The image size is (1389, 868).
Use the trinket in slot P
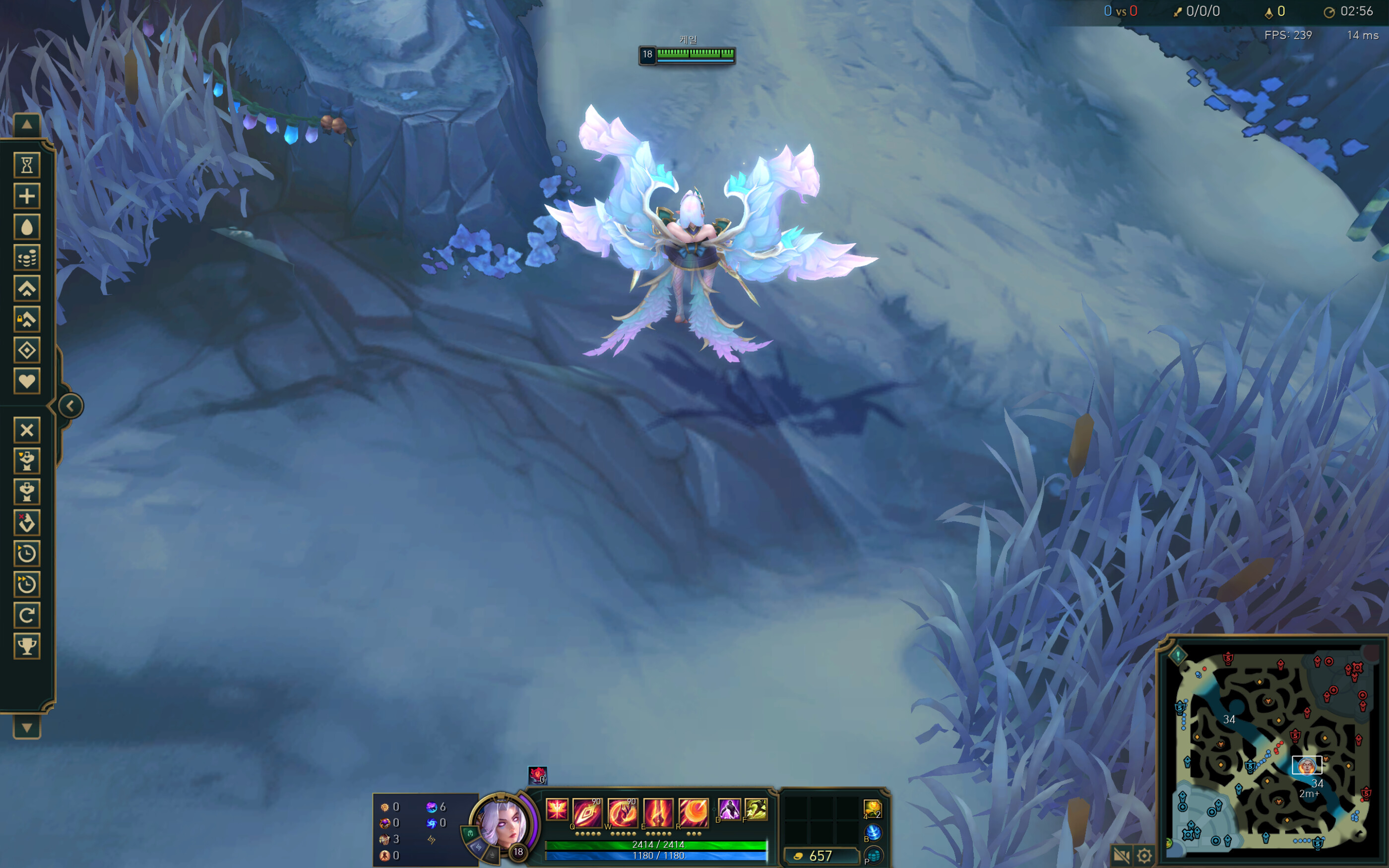pyautogui.click(x=873, y=857)
